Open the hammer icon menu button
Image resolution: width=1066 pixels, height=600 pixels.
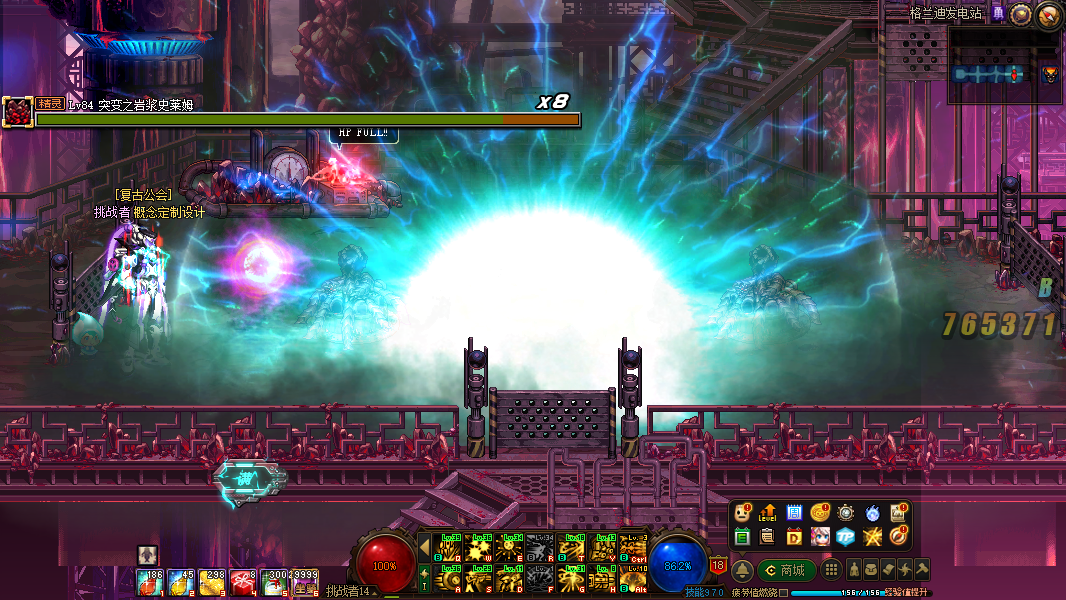(x=920, y=570)
